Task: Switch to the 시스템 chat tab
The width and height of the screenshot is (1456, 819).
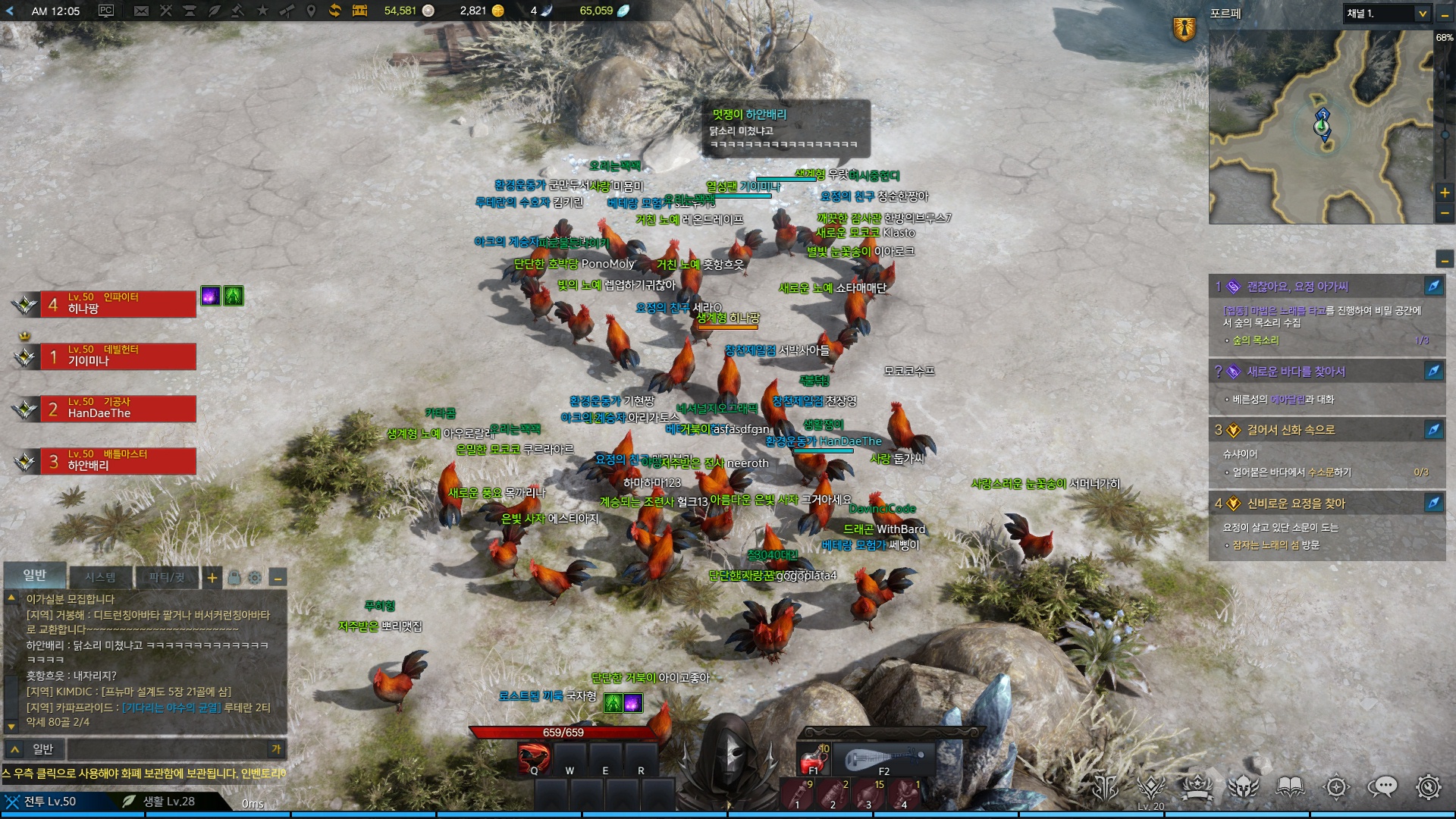Action: pyautogui.click(x=100, y=577)
